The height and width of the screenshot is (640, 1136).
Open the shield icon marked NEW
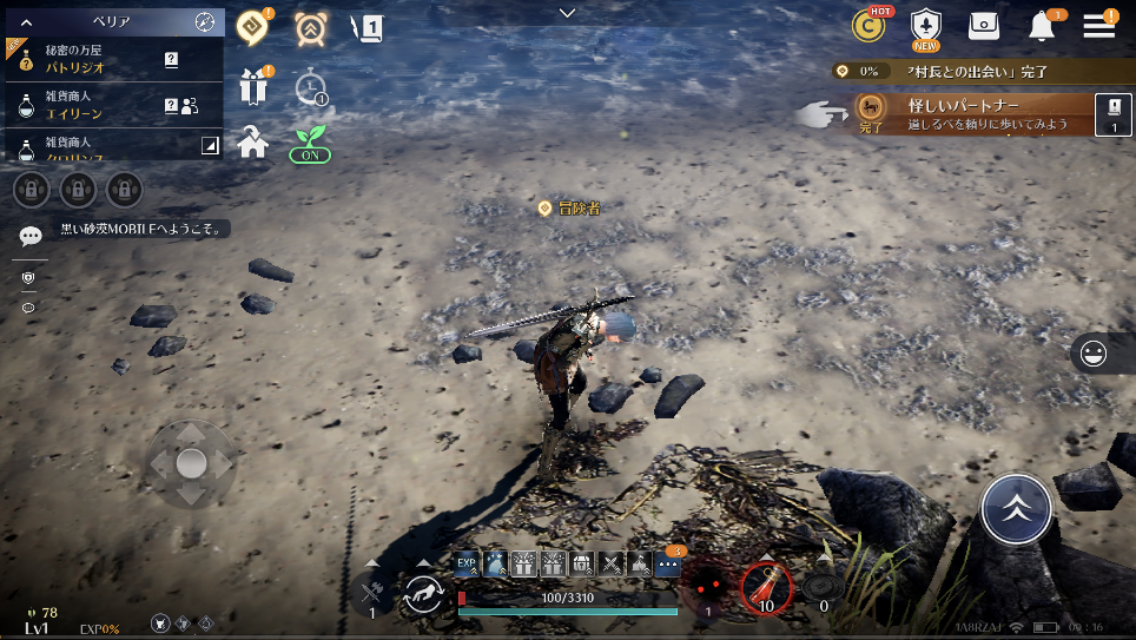click(x=926, y=27)
